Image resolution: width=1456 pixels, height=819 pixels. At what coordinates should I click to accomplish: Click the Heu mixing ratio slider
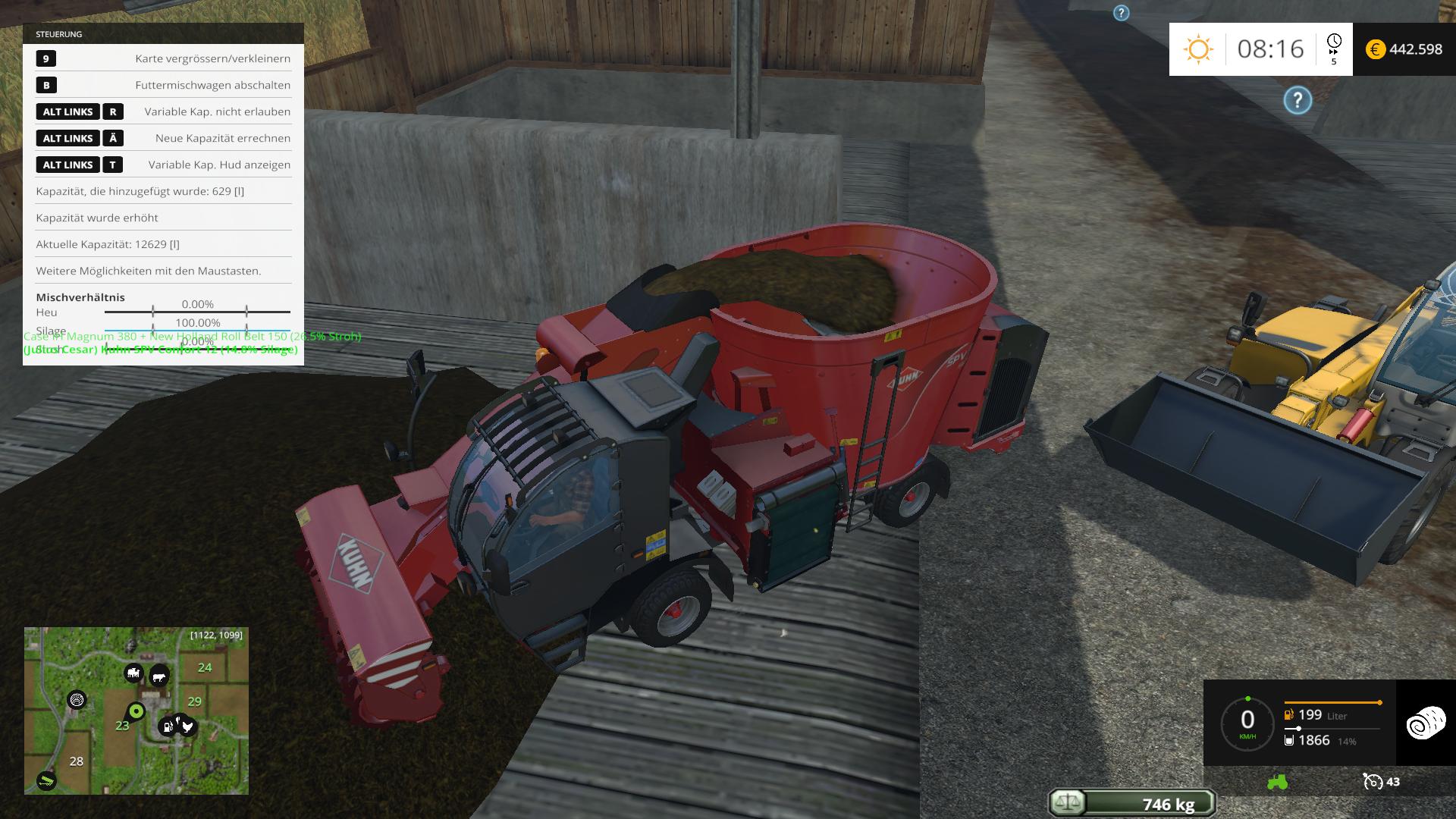[x=198, y=312]
